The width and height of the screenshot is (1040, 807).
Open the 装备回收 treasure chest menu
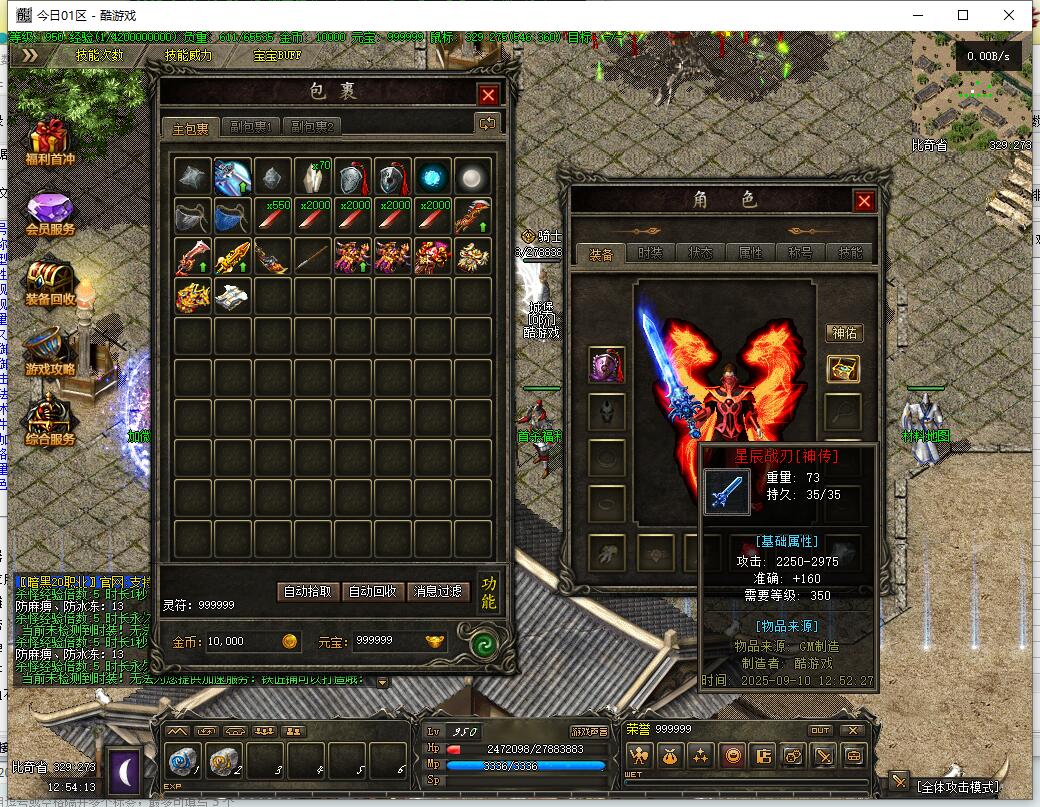click(50, 283)
